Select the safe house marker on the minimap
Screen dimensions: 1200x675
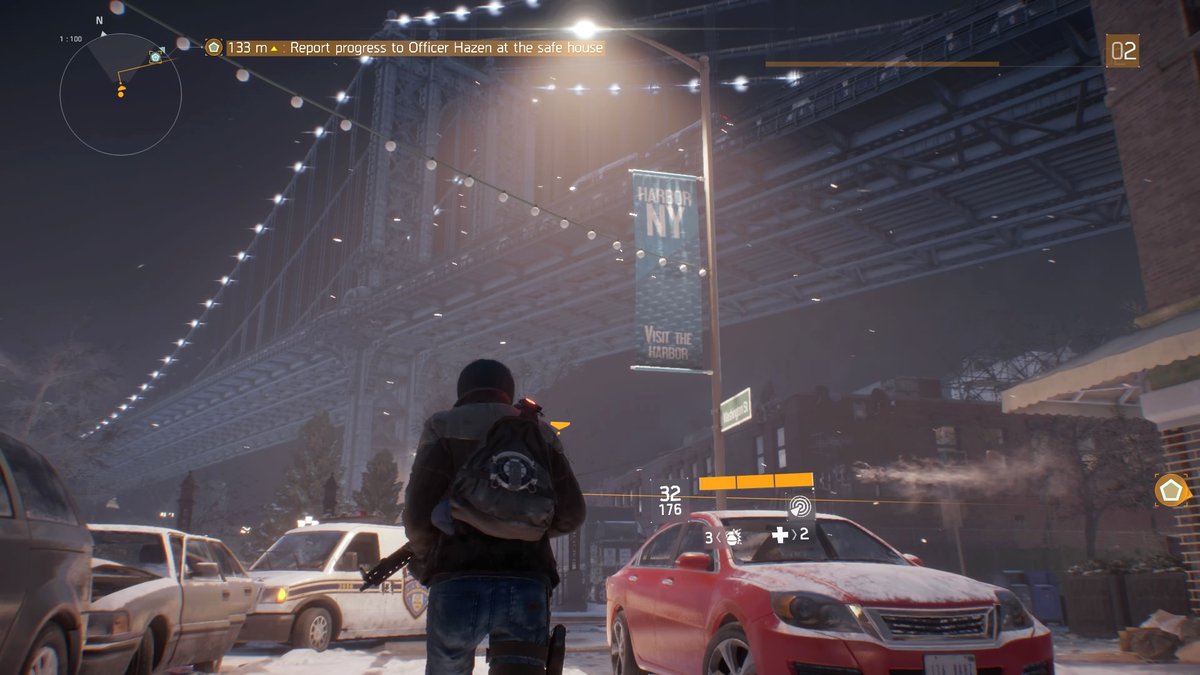(x=155, y=57)
